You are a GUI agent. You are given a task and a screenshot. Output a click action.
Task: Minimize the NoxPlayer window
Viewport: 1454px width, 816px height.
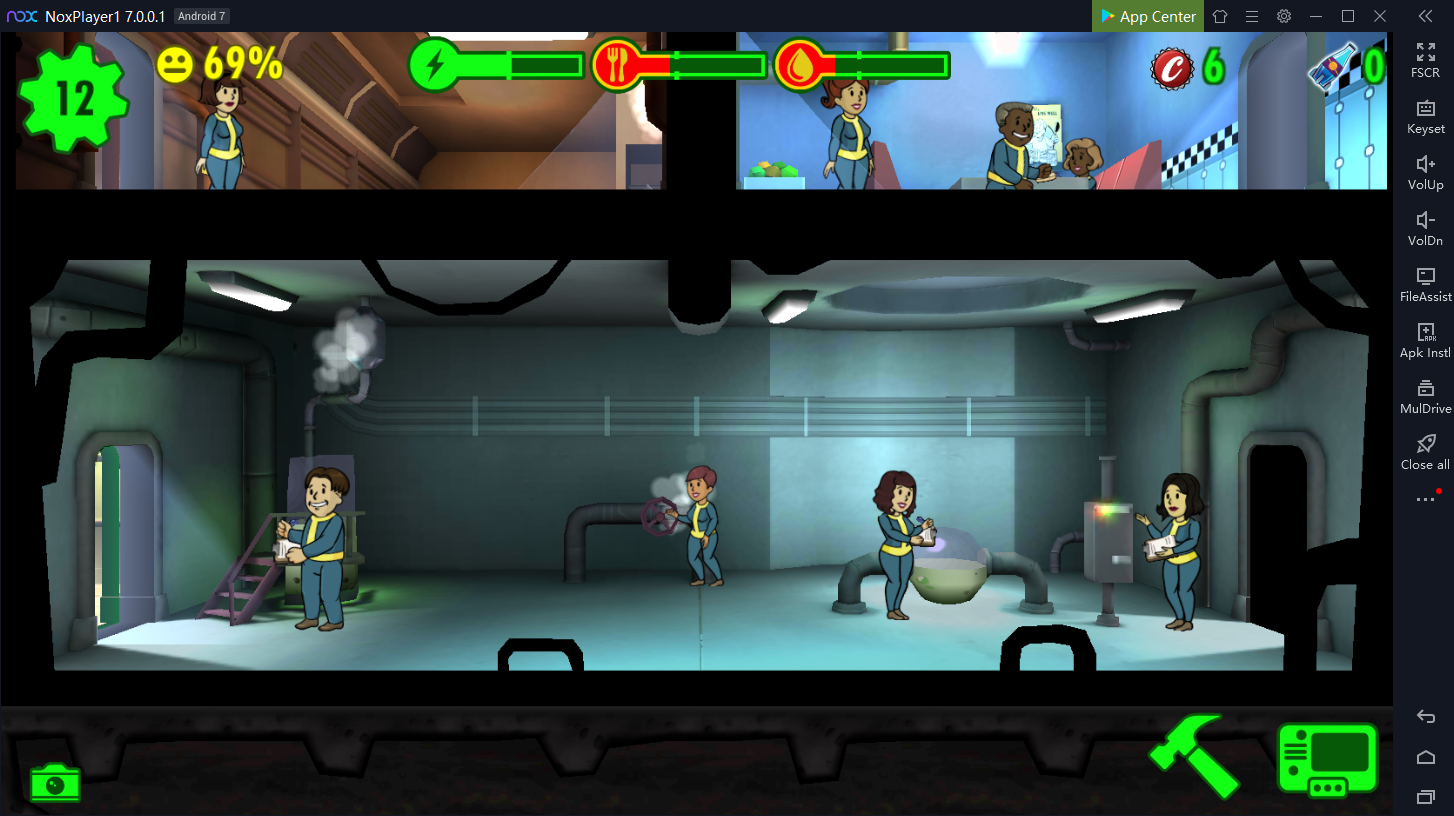(x=1316, y=16)
